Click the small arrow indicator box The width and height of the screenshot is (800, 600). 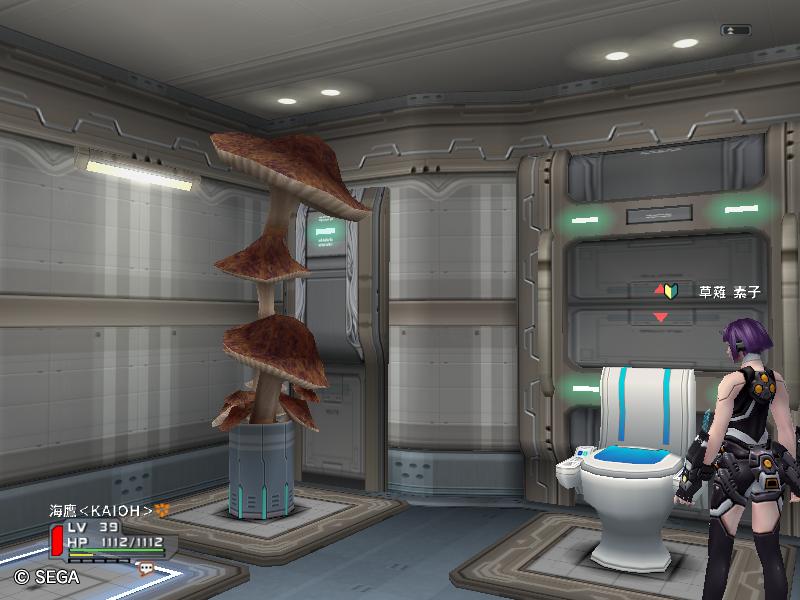[x=737, y=31]
